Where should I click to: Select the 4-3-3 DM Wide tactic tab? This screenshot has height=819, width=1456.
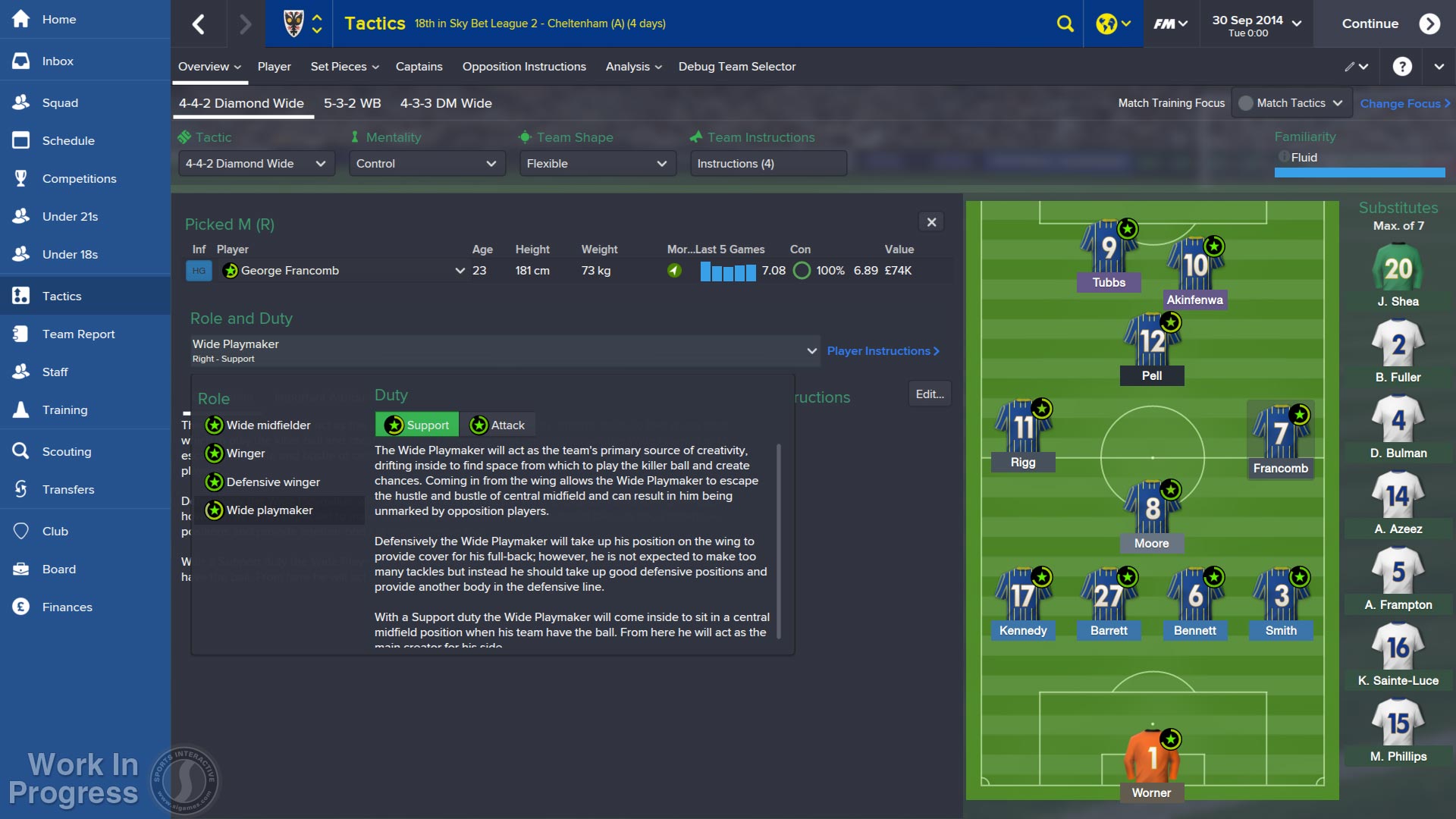446,103
